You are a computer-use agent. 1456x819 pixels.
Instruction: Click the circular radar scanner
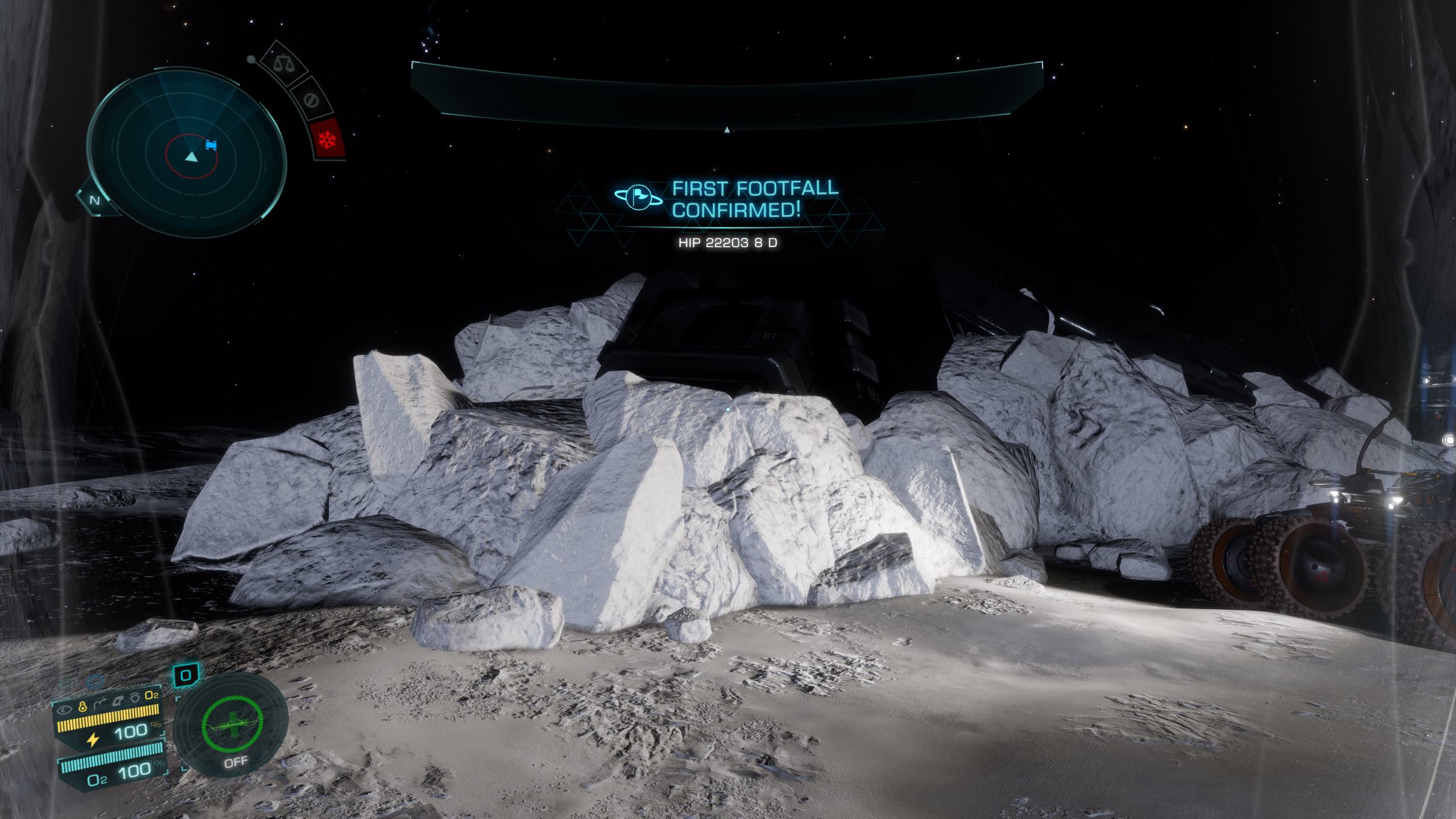(186, 150)
